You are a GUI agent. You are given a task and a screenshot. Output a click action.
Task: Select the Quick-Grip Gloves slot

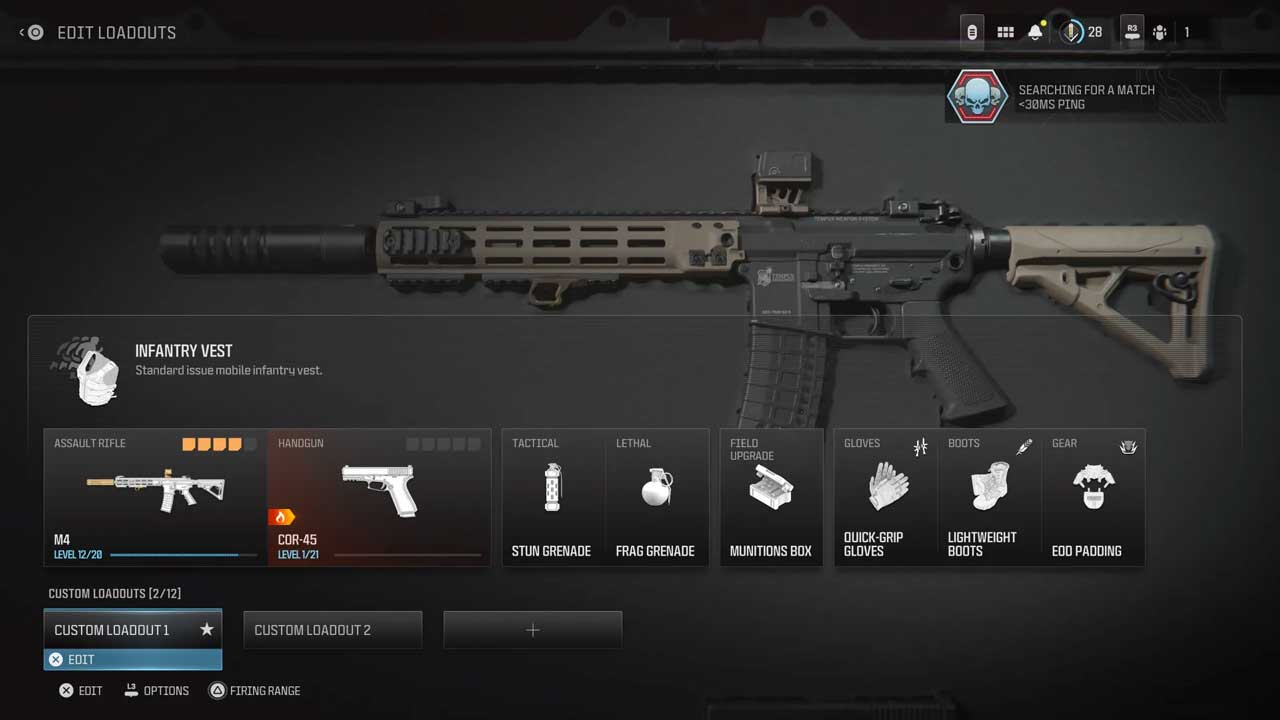[885, 497]
